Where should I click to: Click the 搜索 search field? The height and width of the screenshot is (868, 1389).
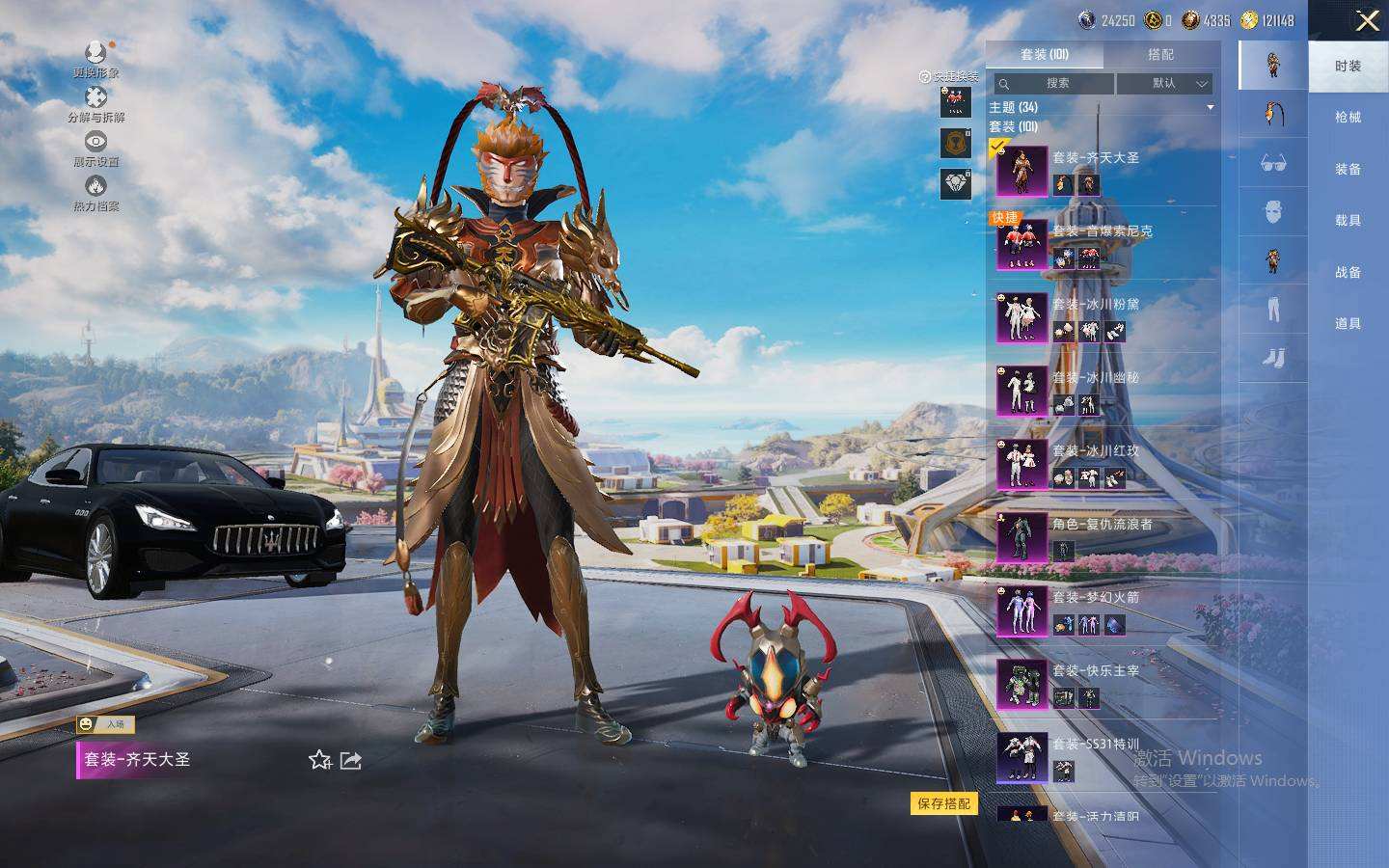click(1056, 84)
